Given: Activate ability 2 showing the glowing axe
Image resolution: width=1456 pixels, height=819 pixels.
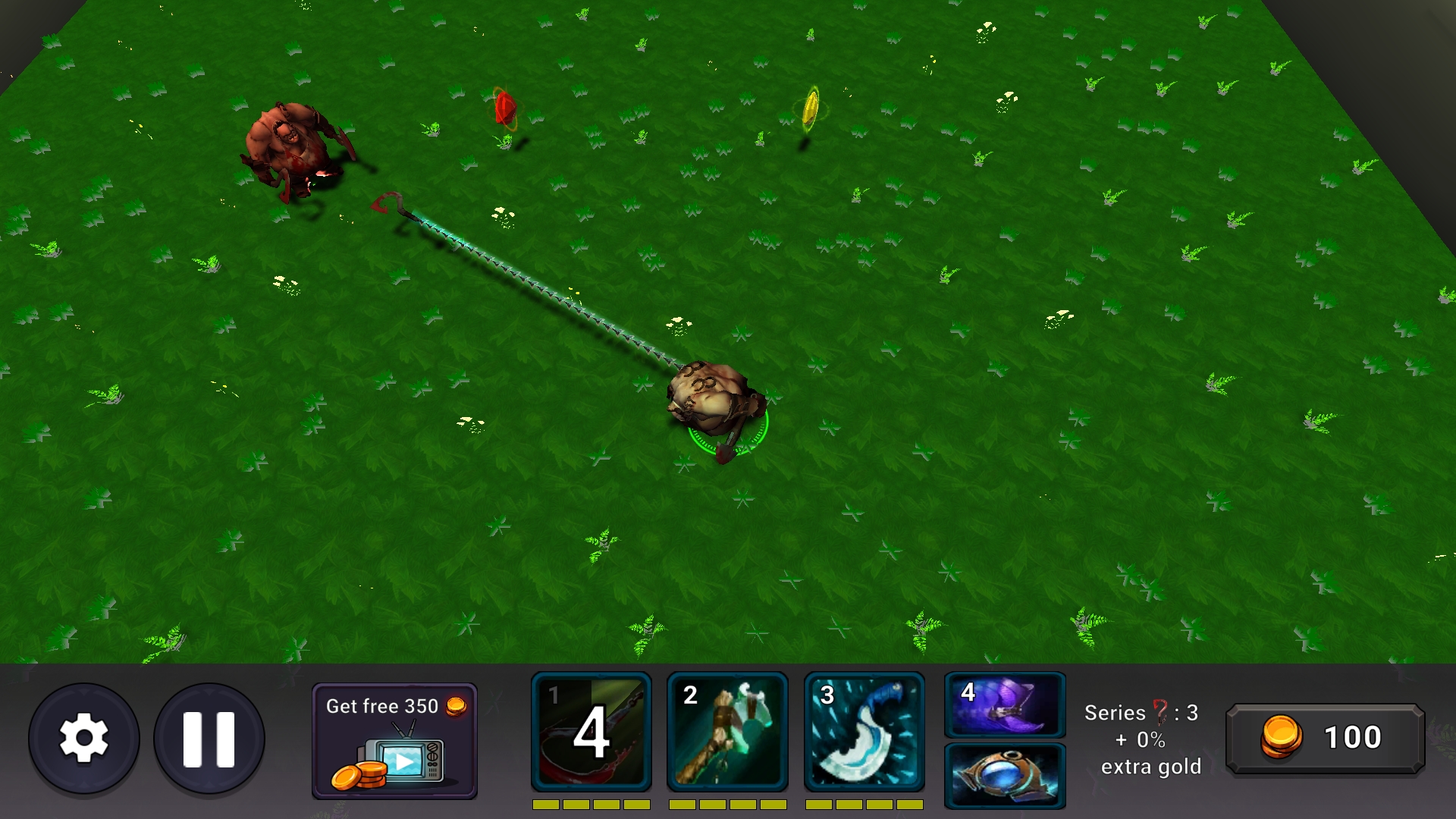Looking at the screenshot, I should (728, 730).
